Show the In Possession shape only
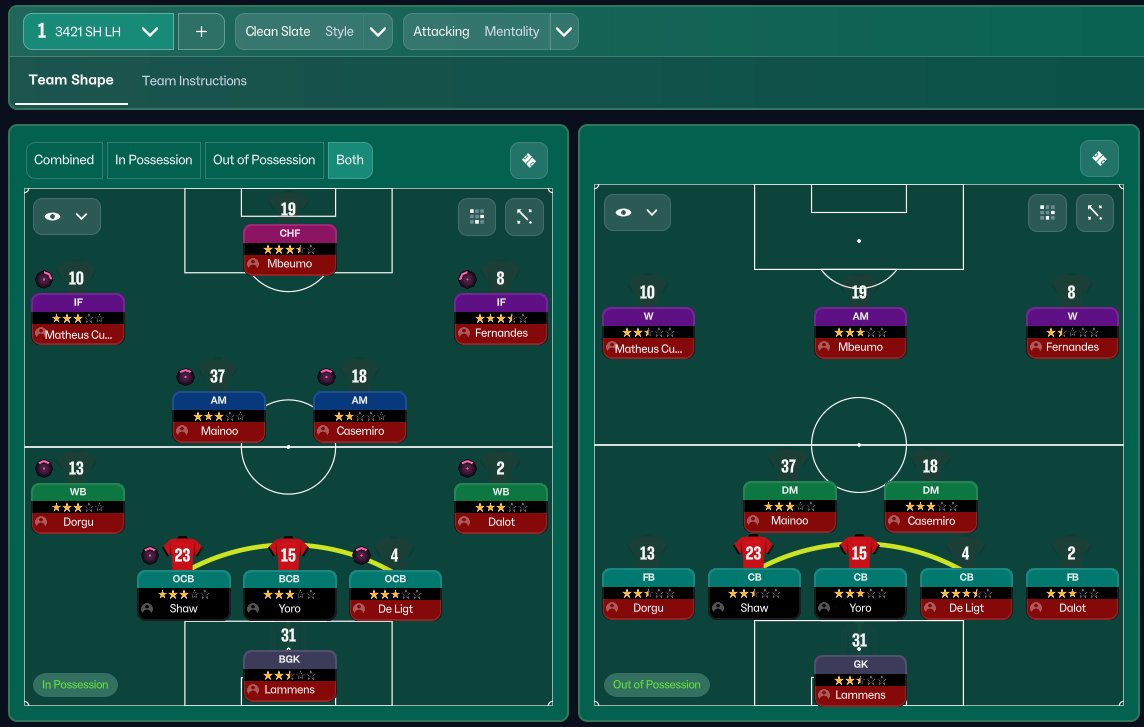Viewport: 1144px width, 727px height. 153,160
